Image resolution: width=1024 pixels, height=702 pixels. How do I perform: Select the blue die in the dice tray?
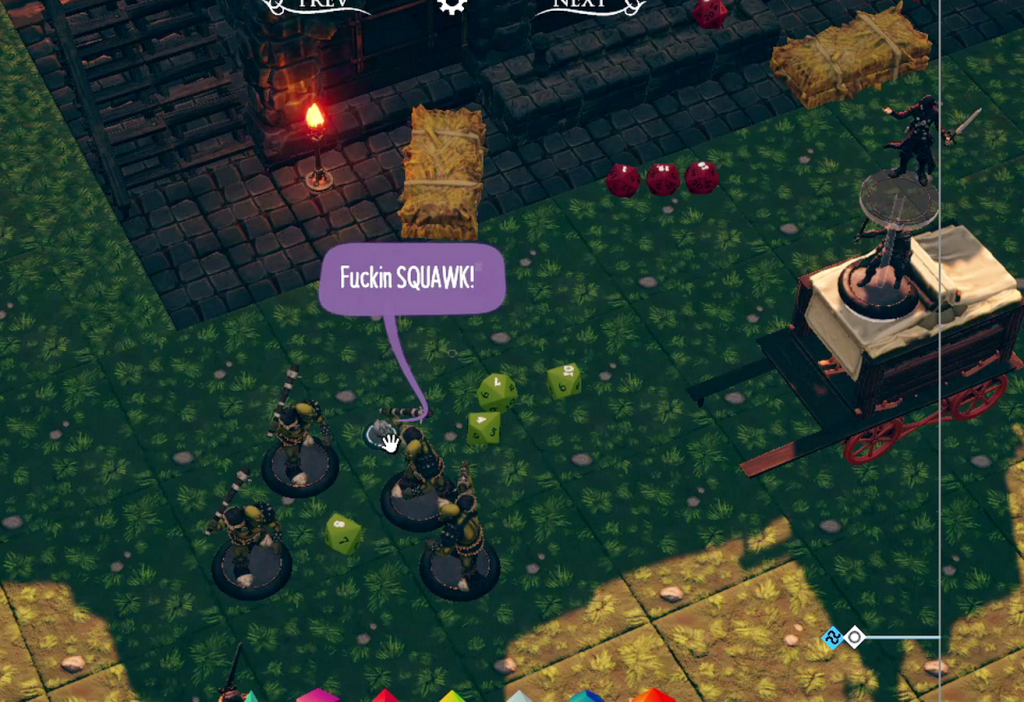click(587, 696)
